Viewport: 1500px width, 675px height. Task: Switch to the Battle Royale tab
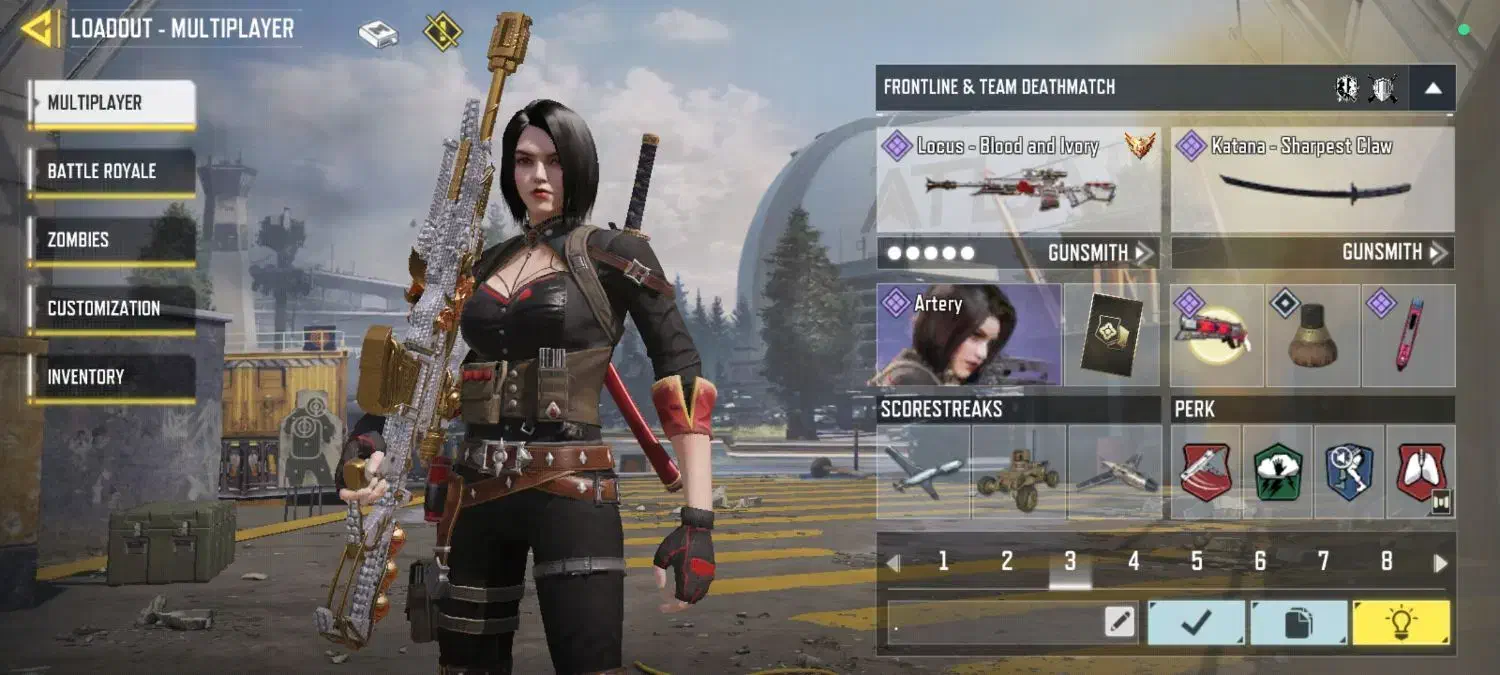(x=111, y=171)
